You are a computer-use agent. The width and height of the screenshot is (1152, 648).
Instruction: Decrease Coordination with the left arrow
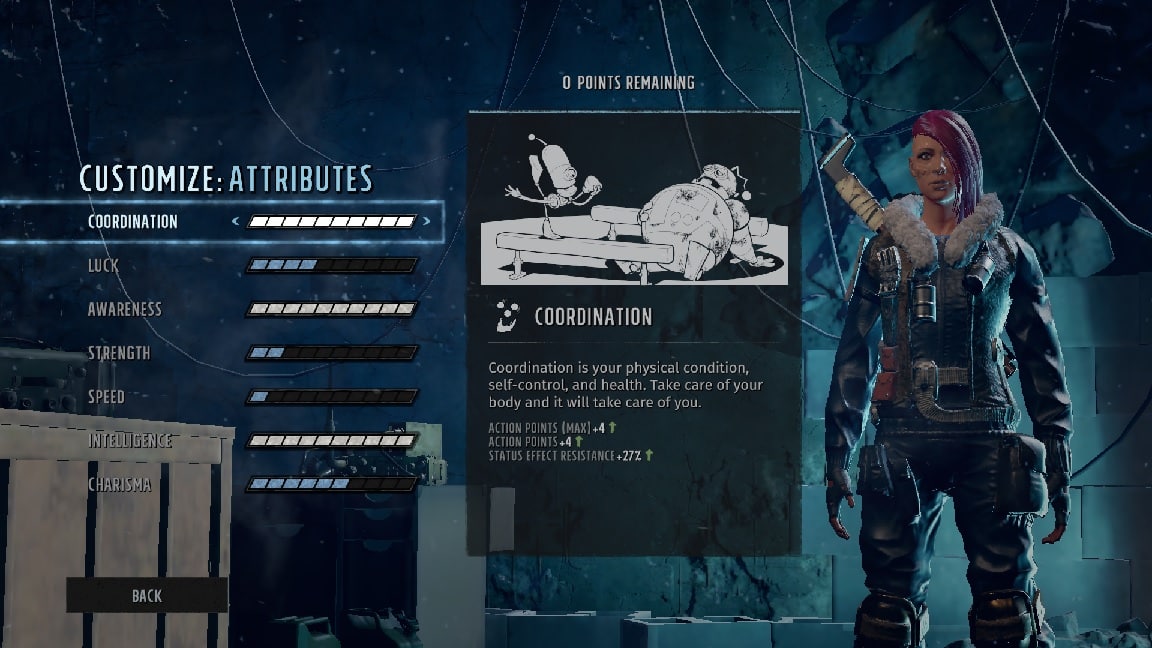[236, 222]
